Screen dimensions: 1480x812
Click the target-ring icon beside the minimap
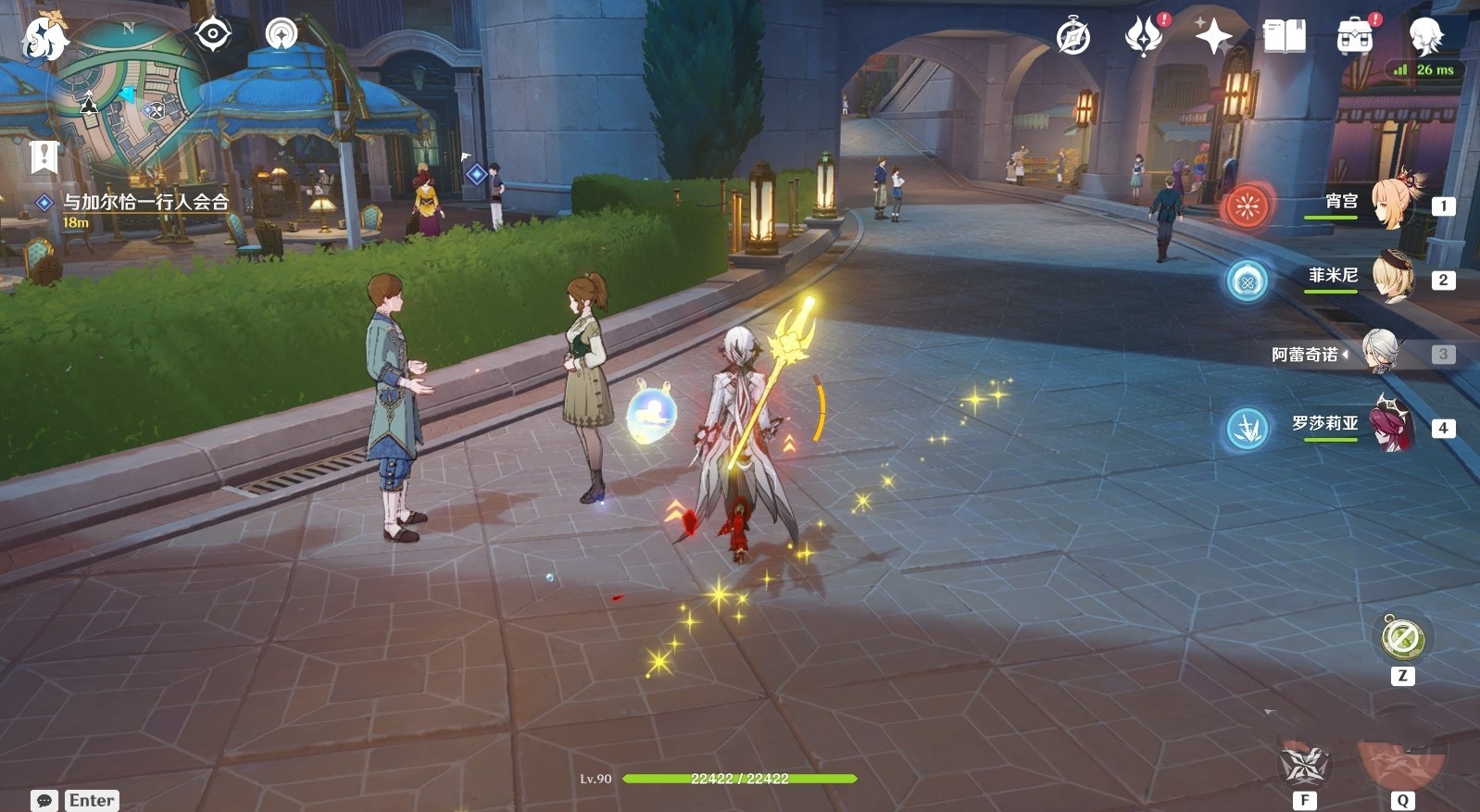click(x=213, y=35)
